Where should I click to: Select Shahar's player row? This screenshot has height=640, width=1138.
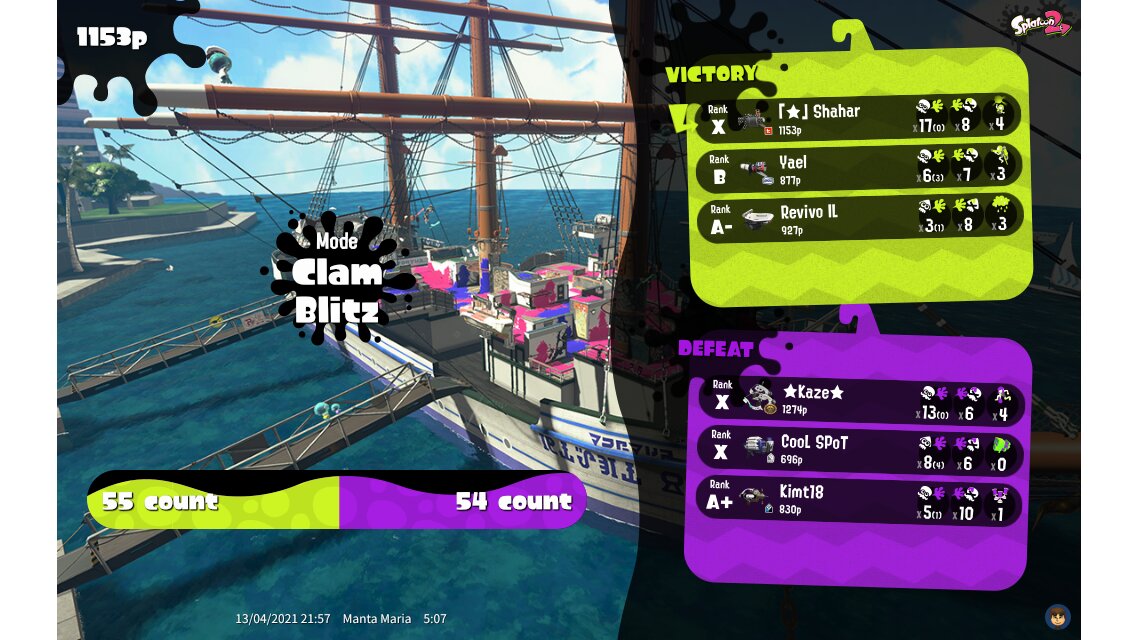tap(858, 116)
